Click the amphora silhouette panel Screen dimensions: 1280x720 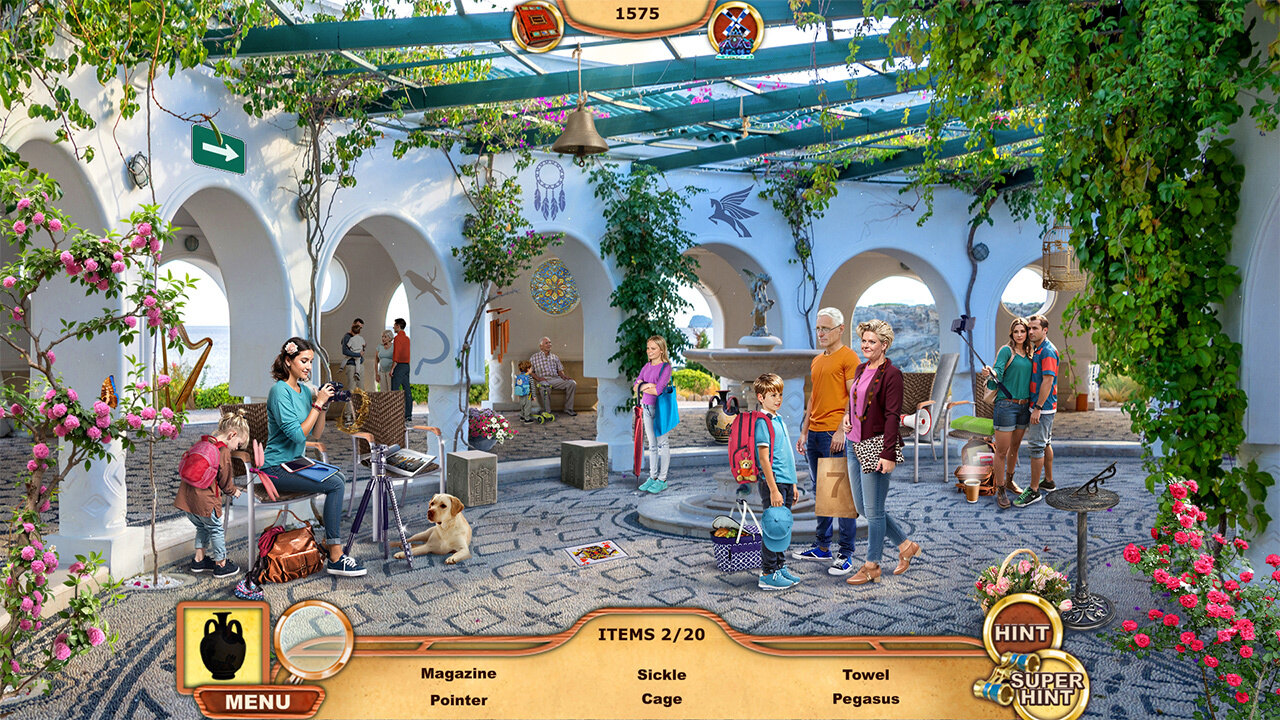coord(223,646)
